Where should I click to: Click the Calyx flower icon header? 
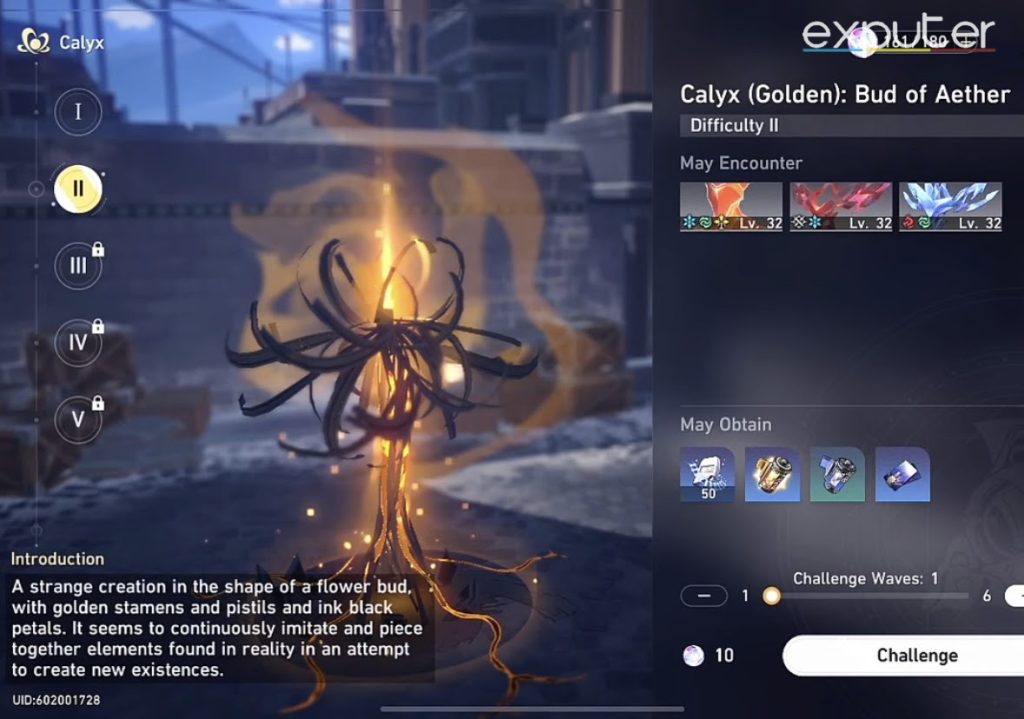click(35, 42)
